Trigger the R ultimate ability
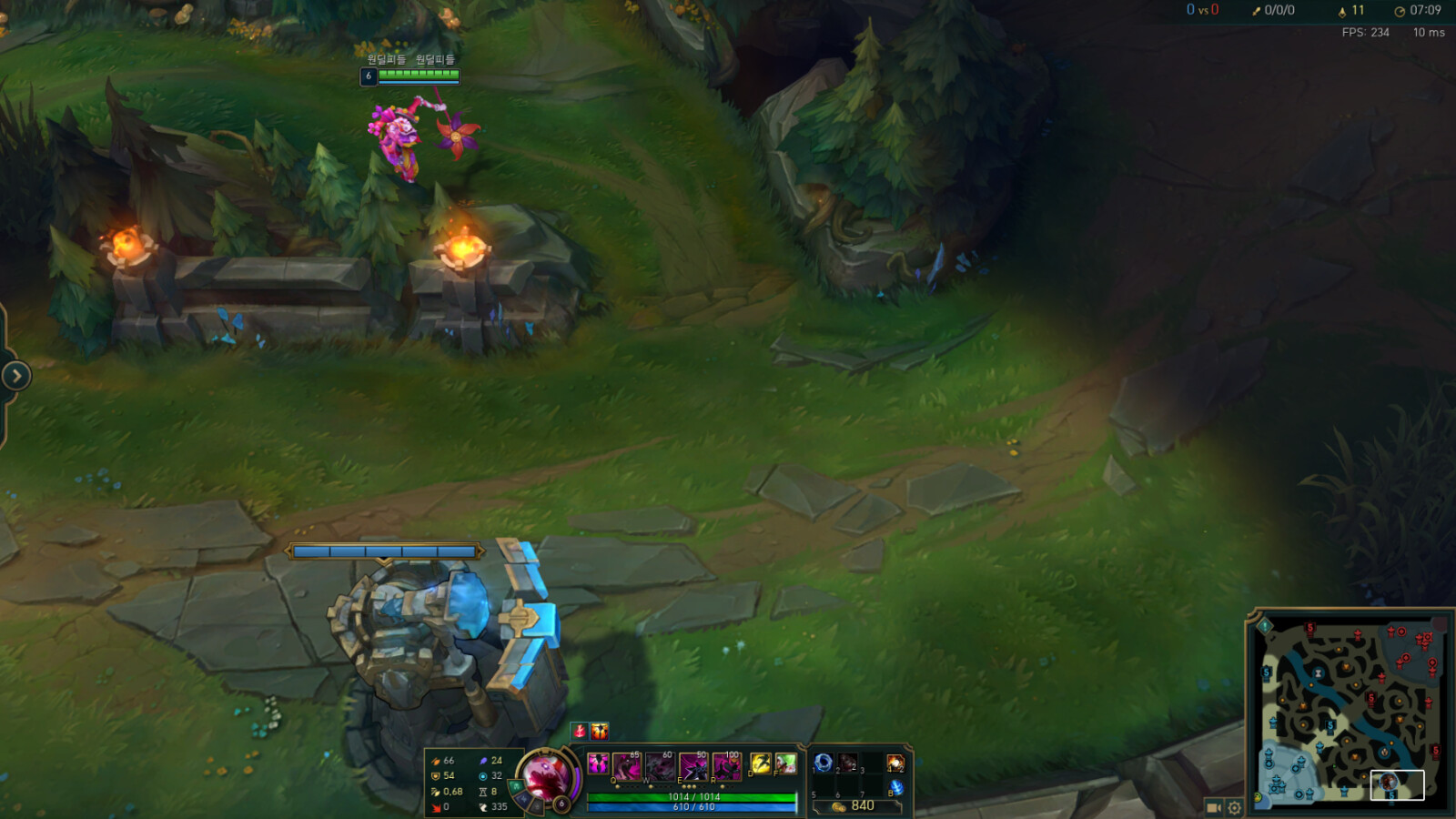Image resolution: width=1456 pixels, height=819 pixels. tap(726, 766)
